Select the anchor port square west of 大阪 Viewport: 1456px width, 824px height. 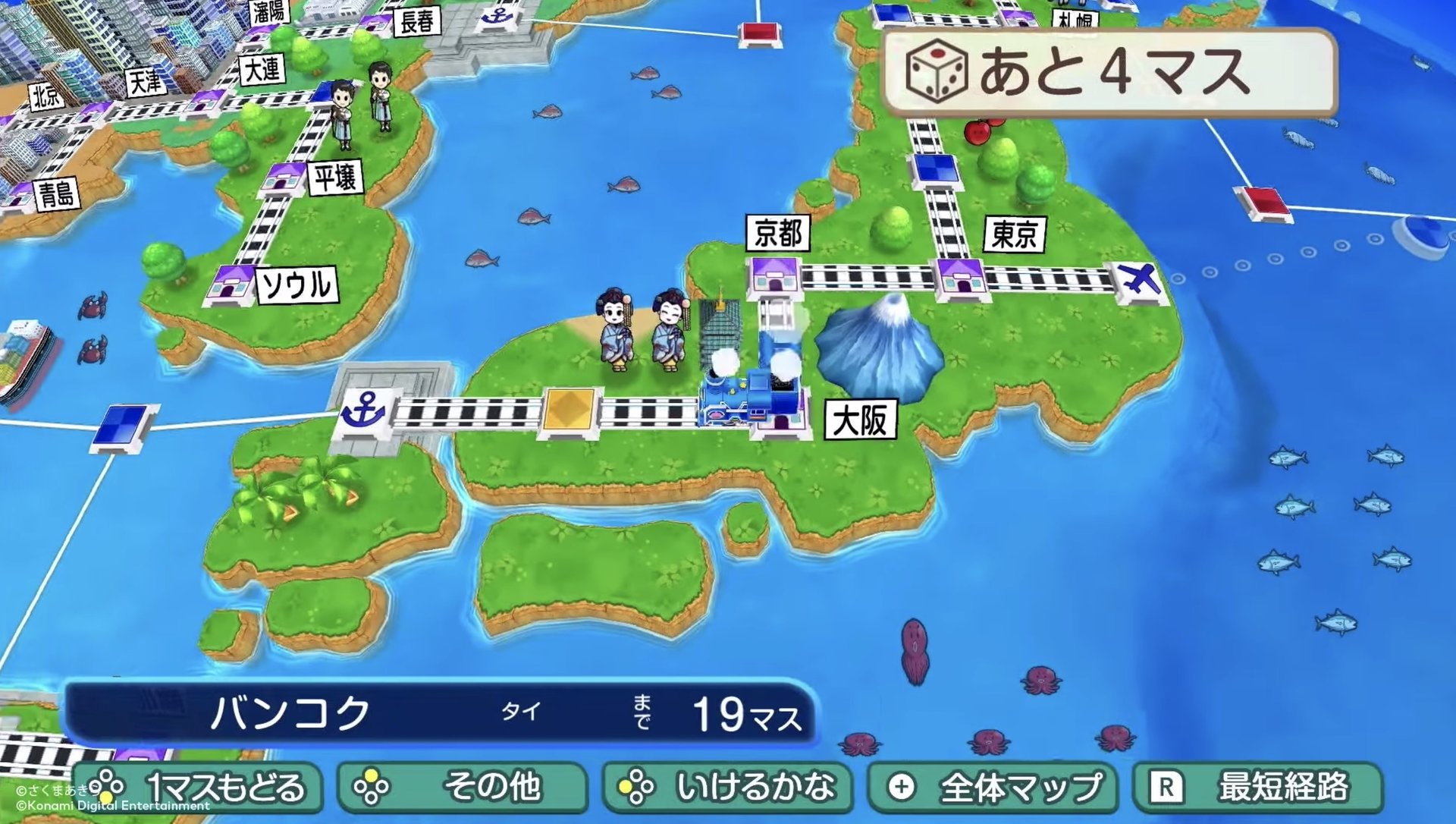[362, 411]
